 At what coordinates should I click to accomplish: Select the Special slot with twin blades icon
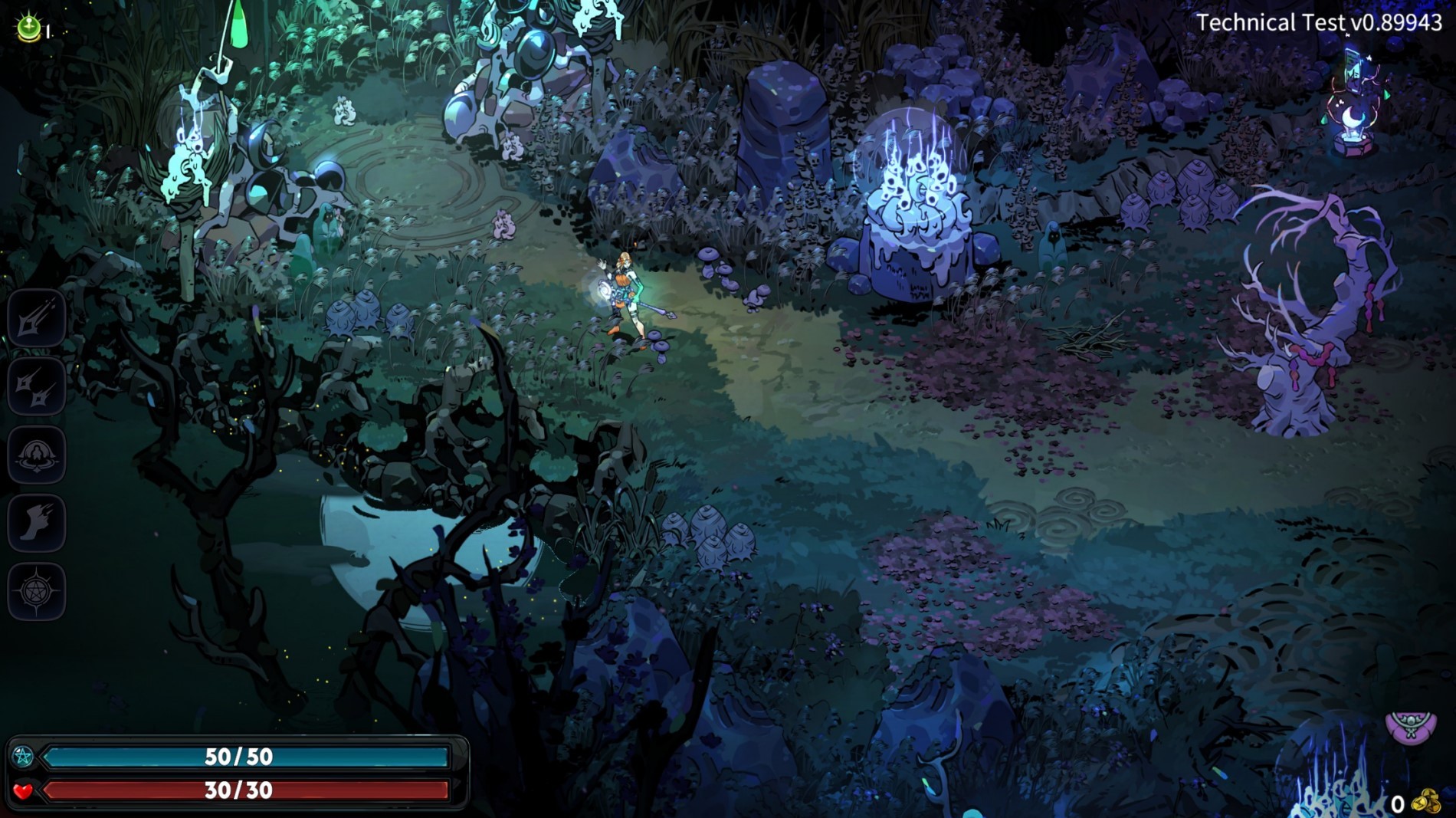click(x=36, y=386)
